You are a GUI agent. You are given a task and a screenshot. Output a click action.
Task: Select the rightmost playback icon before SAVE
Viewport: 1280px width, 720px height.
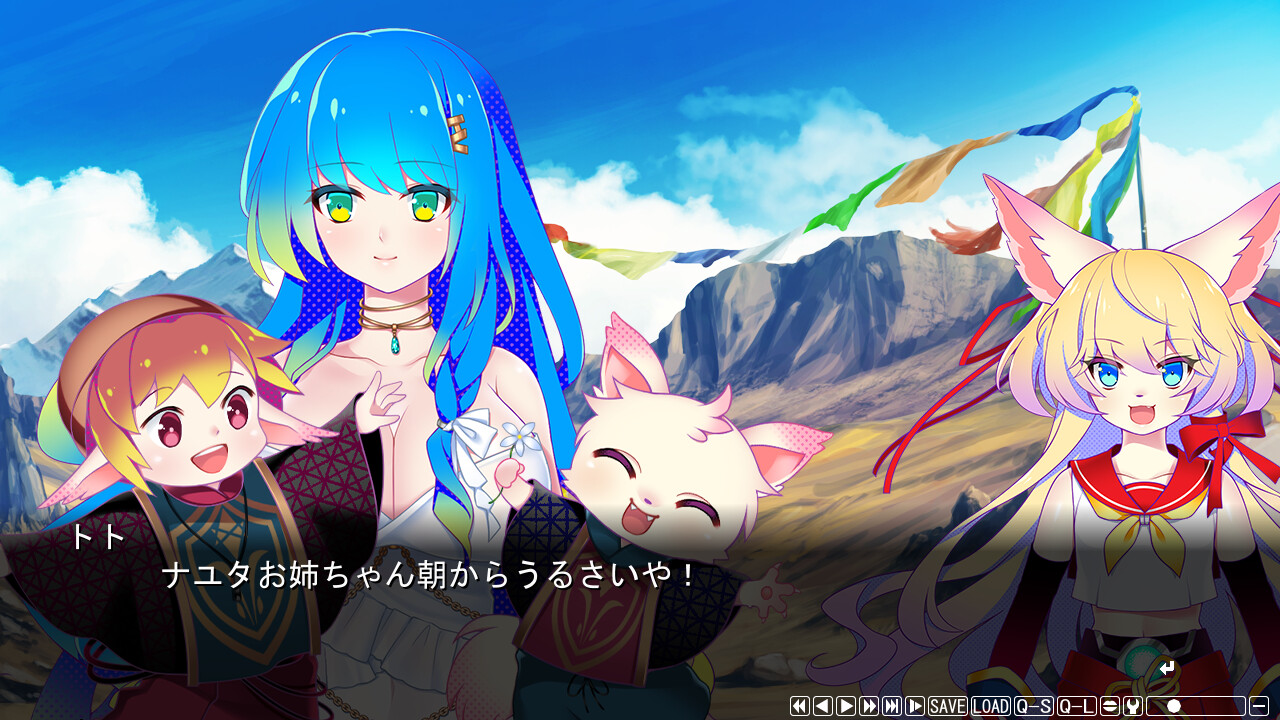click(x=914, y=706)
